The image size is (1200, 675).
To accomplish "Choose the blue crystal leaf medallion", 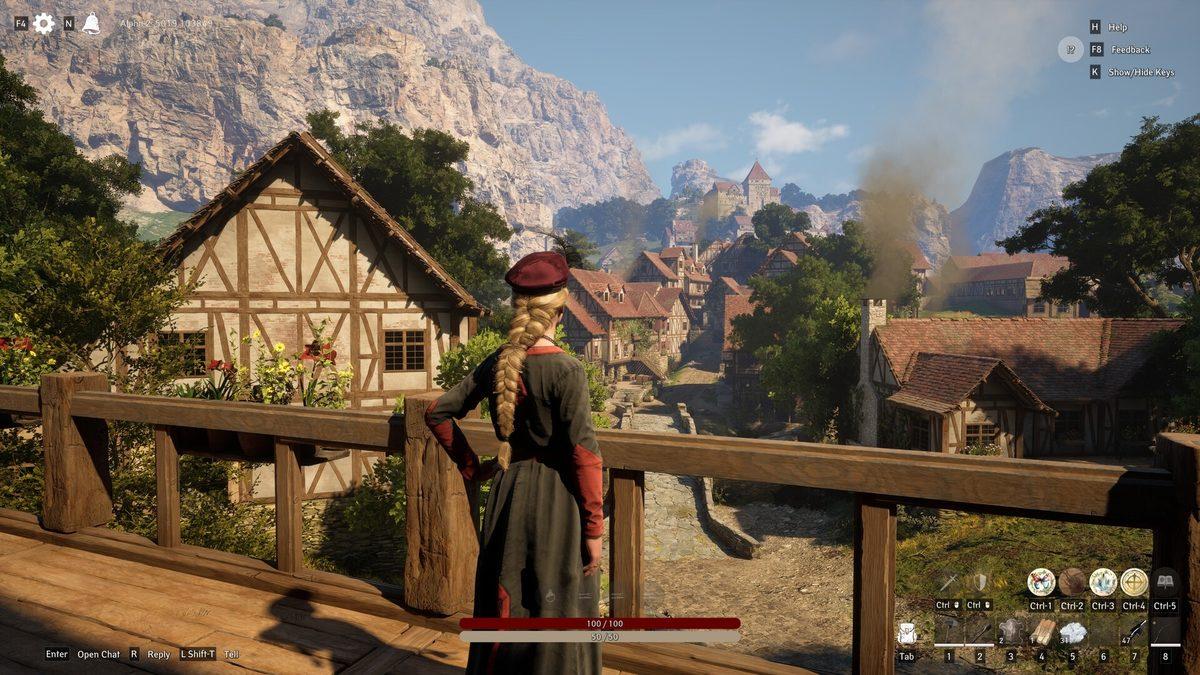I will [x=1103, y=582].
